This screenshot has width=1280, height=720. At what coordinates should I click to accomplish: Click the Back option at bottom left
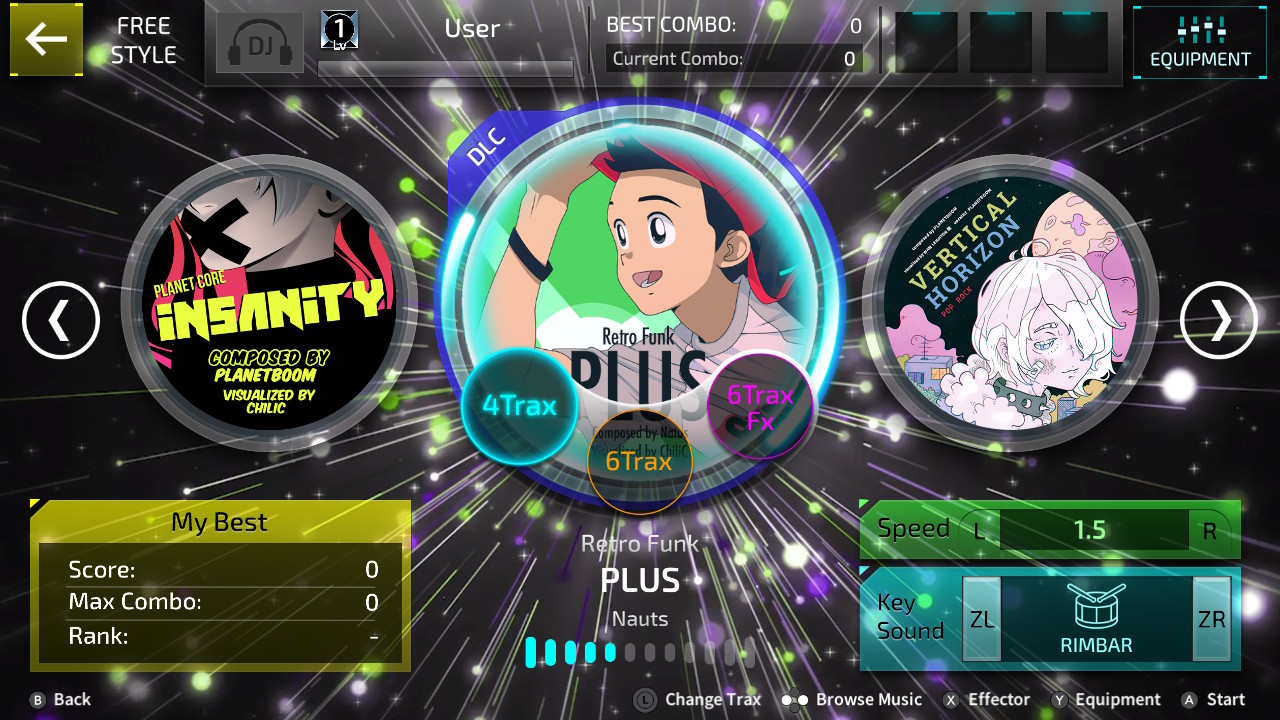pos(60,699)
